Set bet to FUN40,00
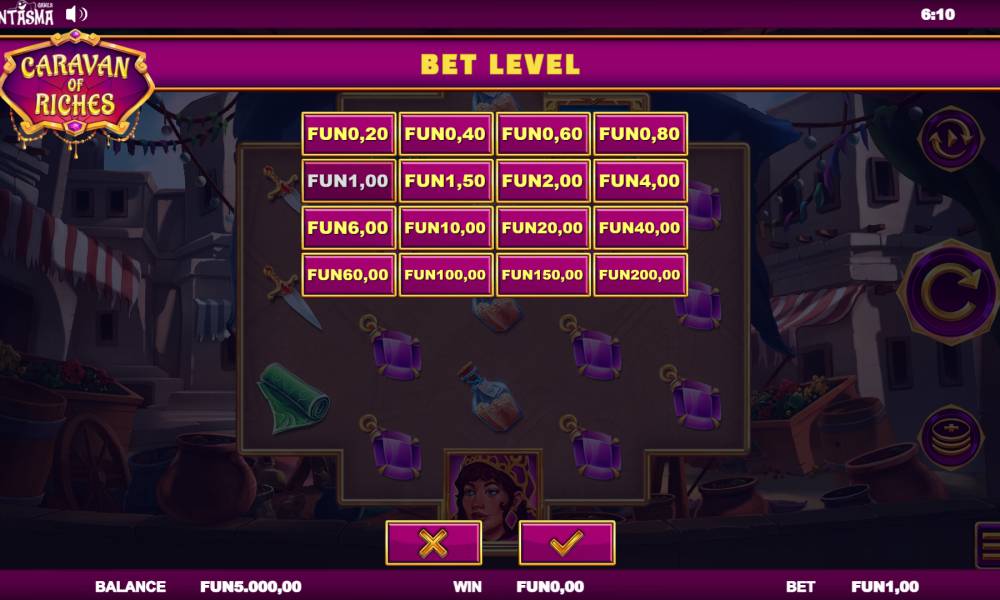Viewport: 1000px width, 600px height. pos(640,228)
